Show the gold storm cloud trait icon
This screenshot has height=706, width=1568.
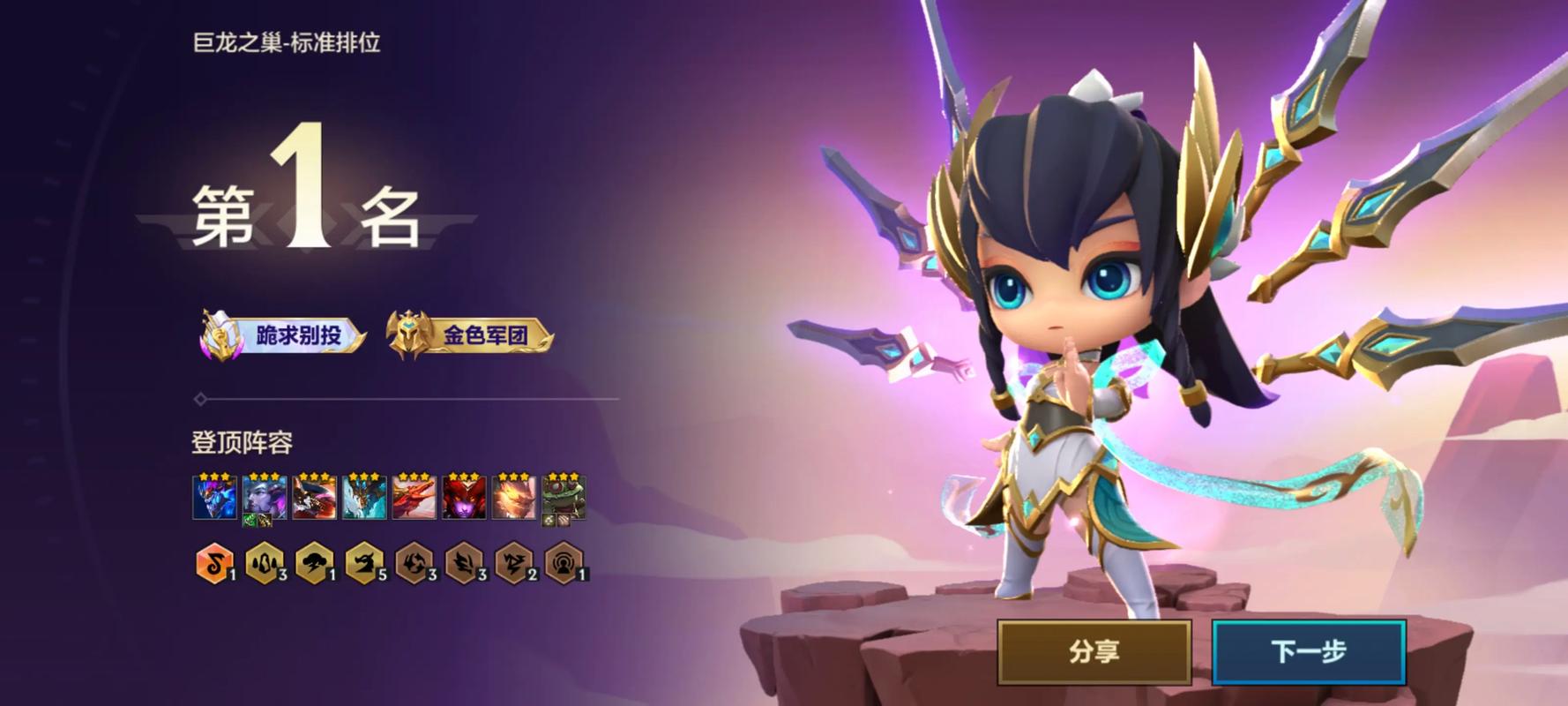pos(313,564)
